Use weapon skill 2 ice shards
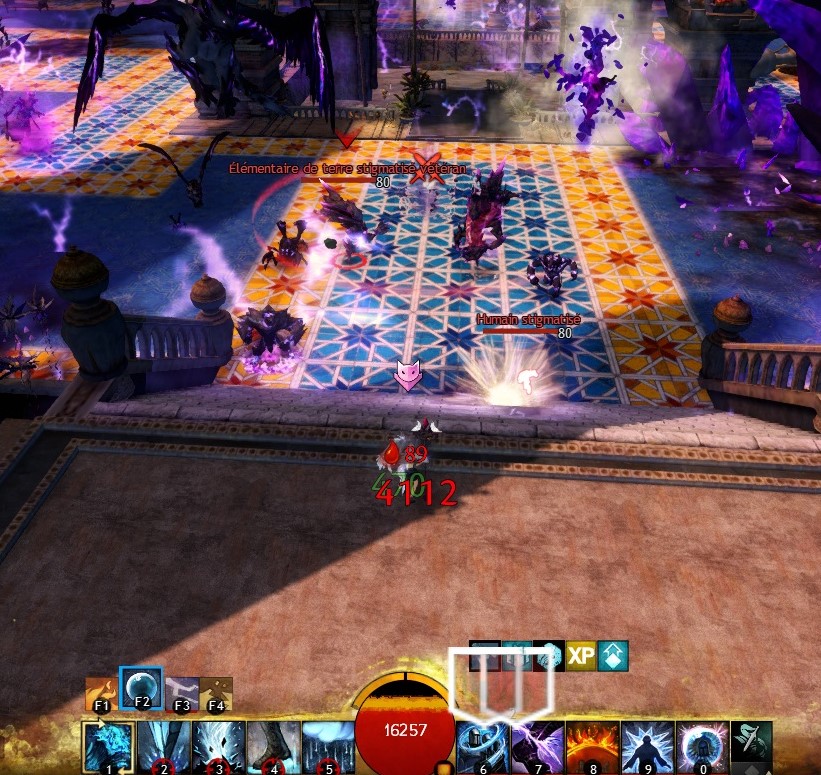Image resolution: width=821 pixels, height=775 pixels. (161, 746)
